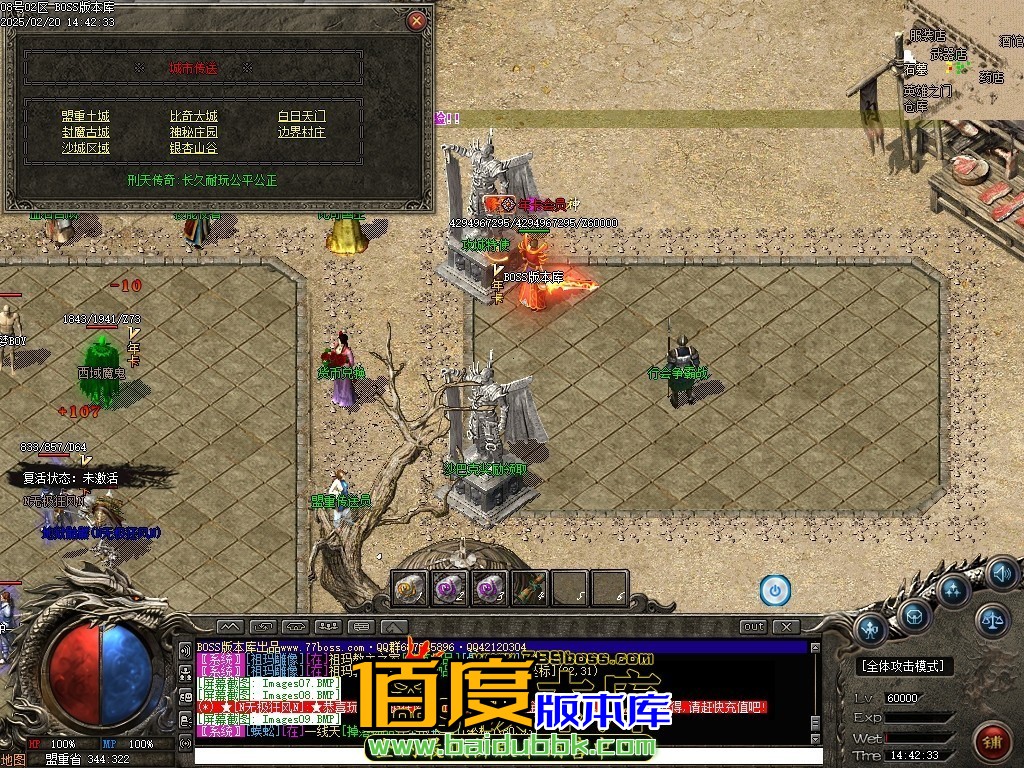The height and width of the screenshot is (768, 1024).
Task: Select 白日天门 destination
Action: [301, 116]
